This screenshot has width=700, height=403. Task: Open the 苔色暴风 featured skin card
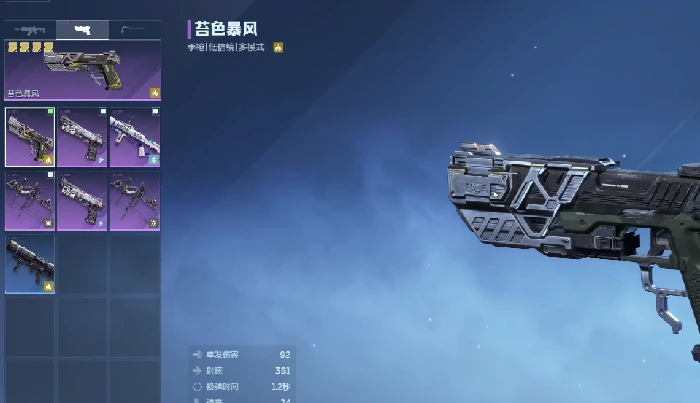(82, 70)
